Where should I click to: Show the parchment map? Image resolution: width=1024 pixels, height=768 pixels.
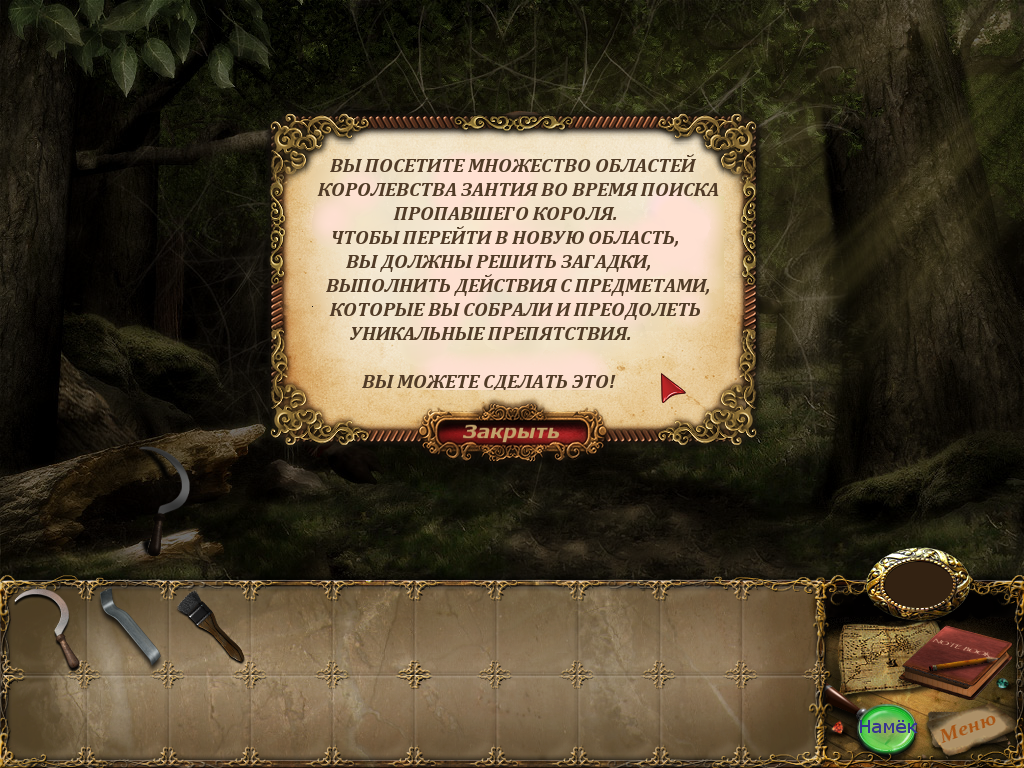click(x=872, y=656)
